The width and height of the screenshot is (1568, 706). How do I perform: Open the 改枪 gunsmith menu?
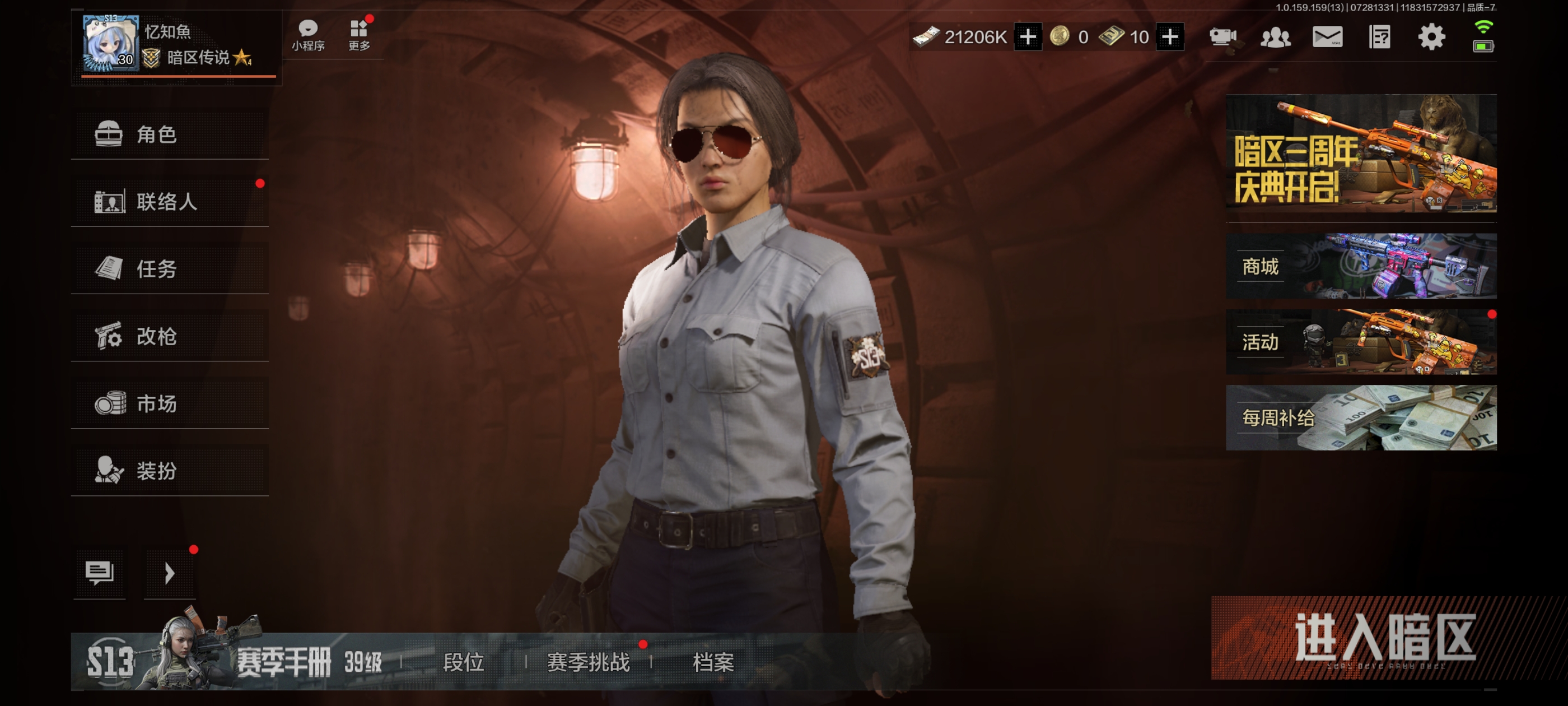pyautogui.click(x=169, y=336)
